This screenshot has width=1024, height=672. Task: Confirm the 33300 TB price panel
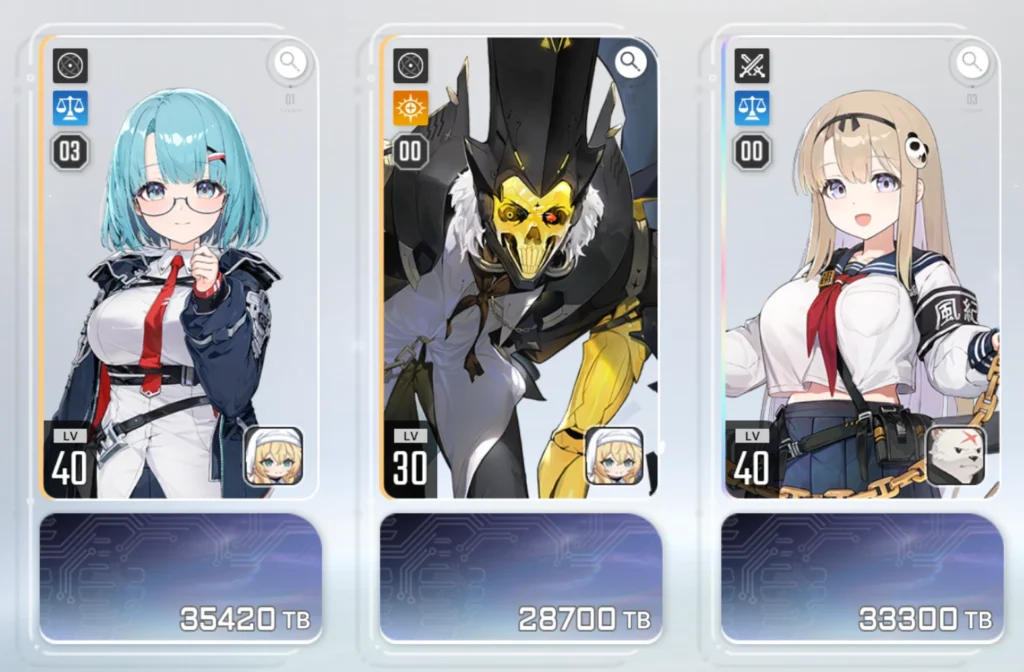pos(861,577)
